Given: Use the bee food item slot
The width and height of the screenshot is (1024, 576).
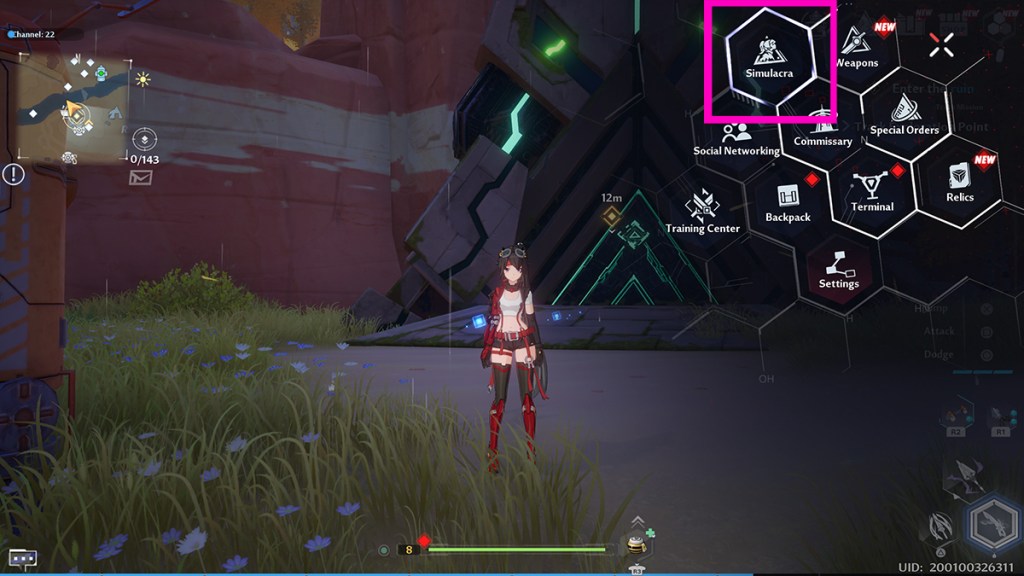Looking at the screenshot, I should tap(635, 546).
